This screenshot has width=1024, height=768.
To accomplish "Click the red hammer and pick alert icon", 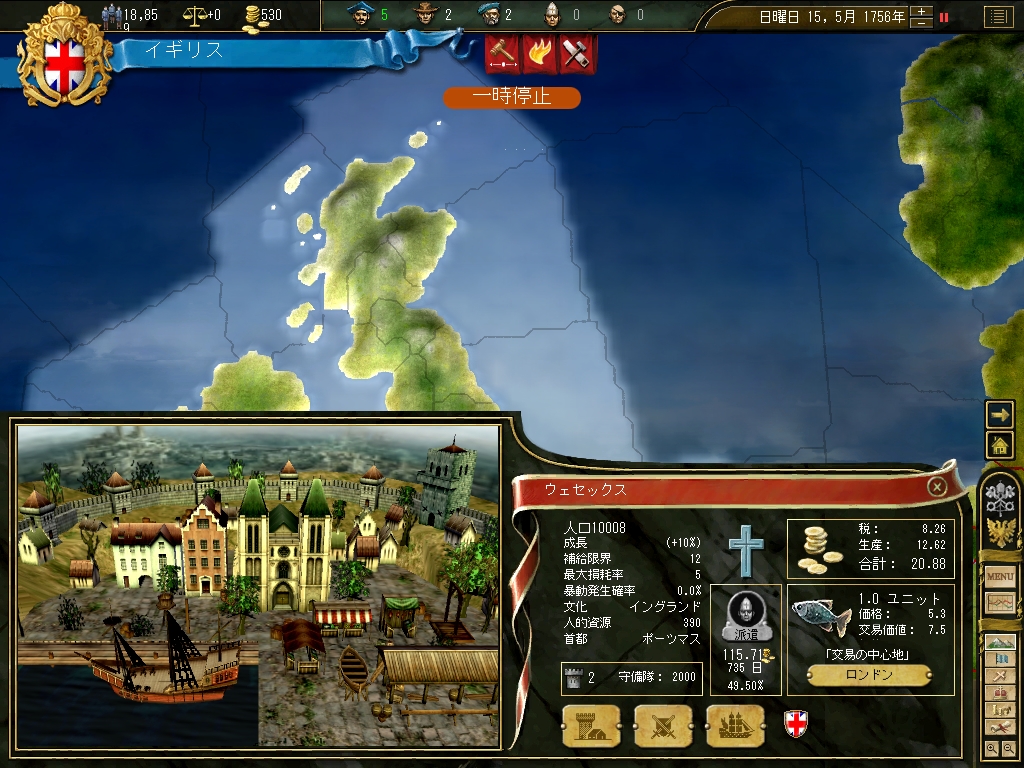I will pos(577,53).
